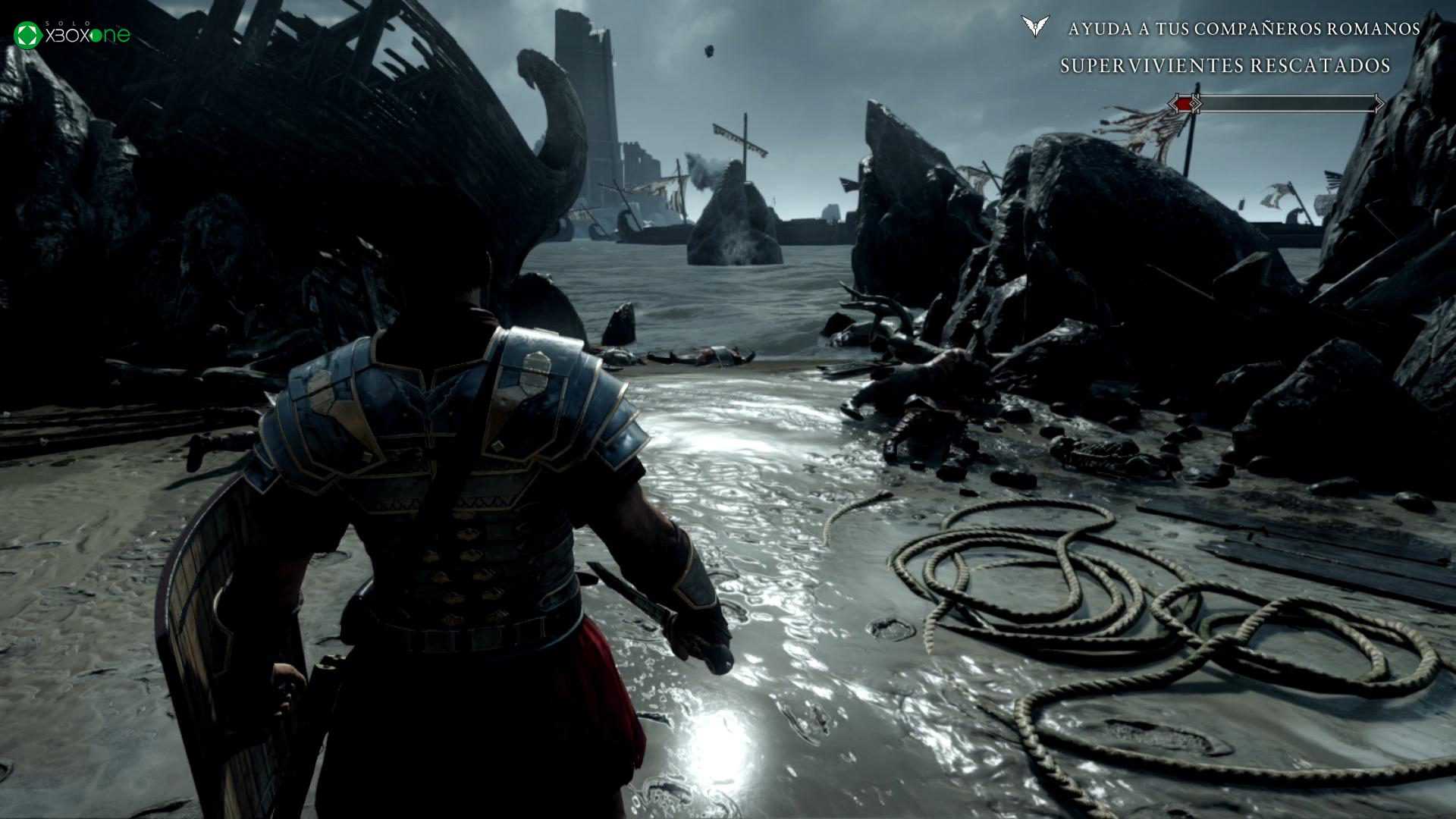Click the Xbox One logo watermark
Screen dimensions: 1456x819
click(73, 35)
